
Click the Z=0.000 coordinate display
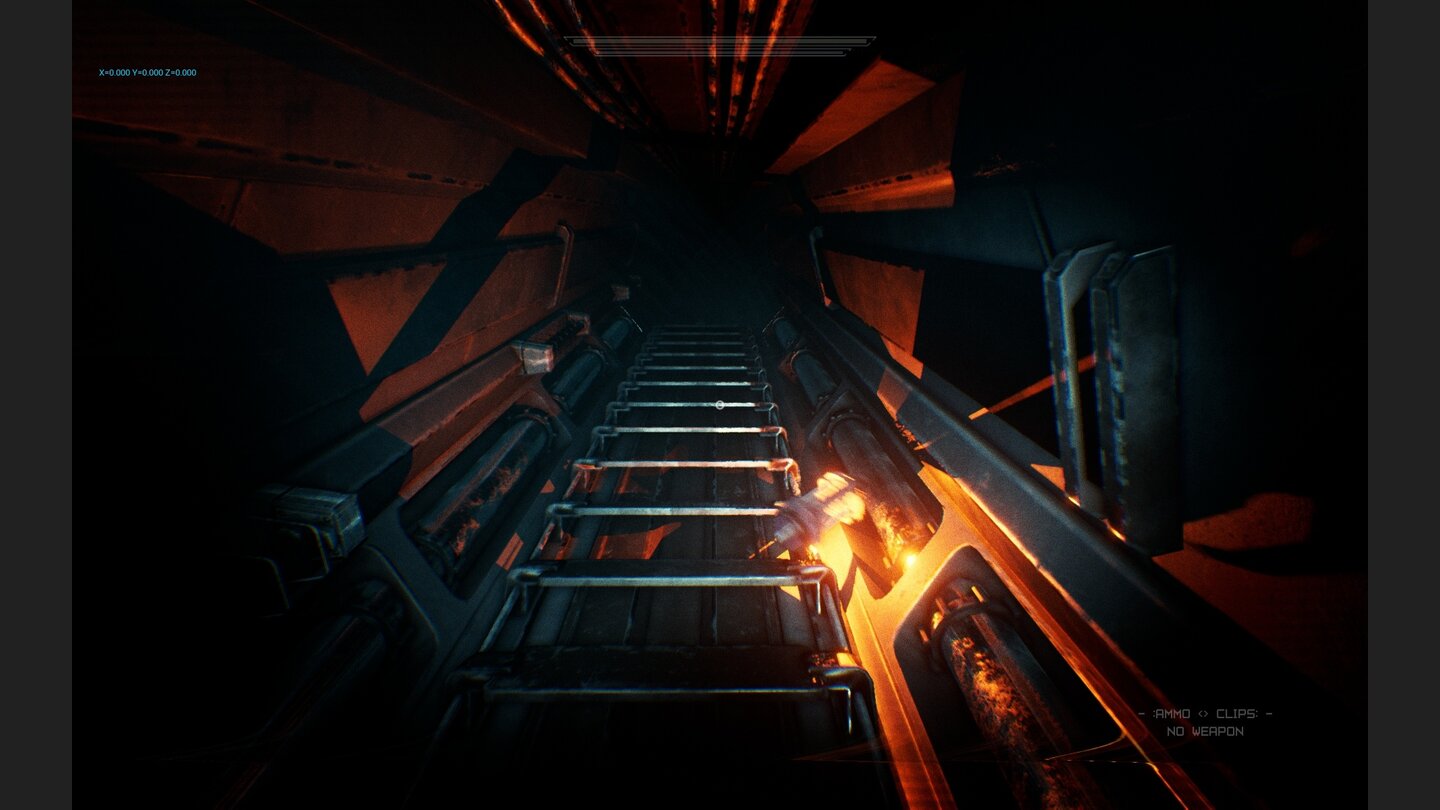(183, 72)
